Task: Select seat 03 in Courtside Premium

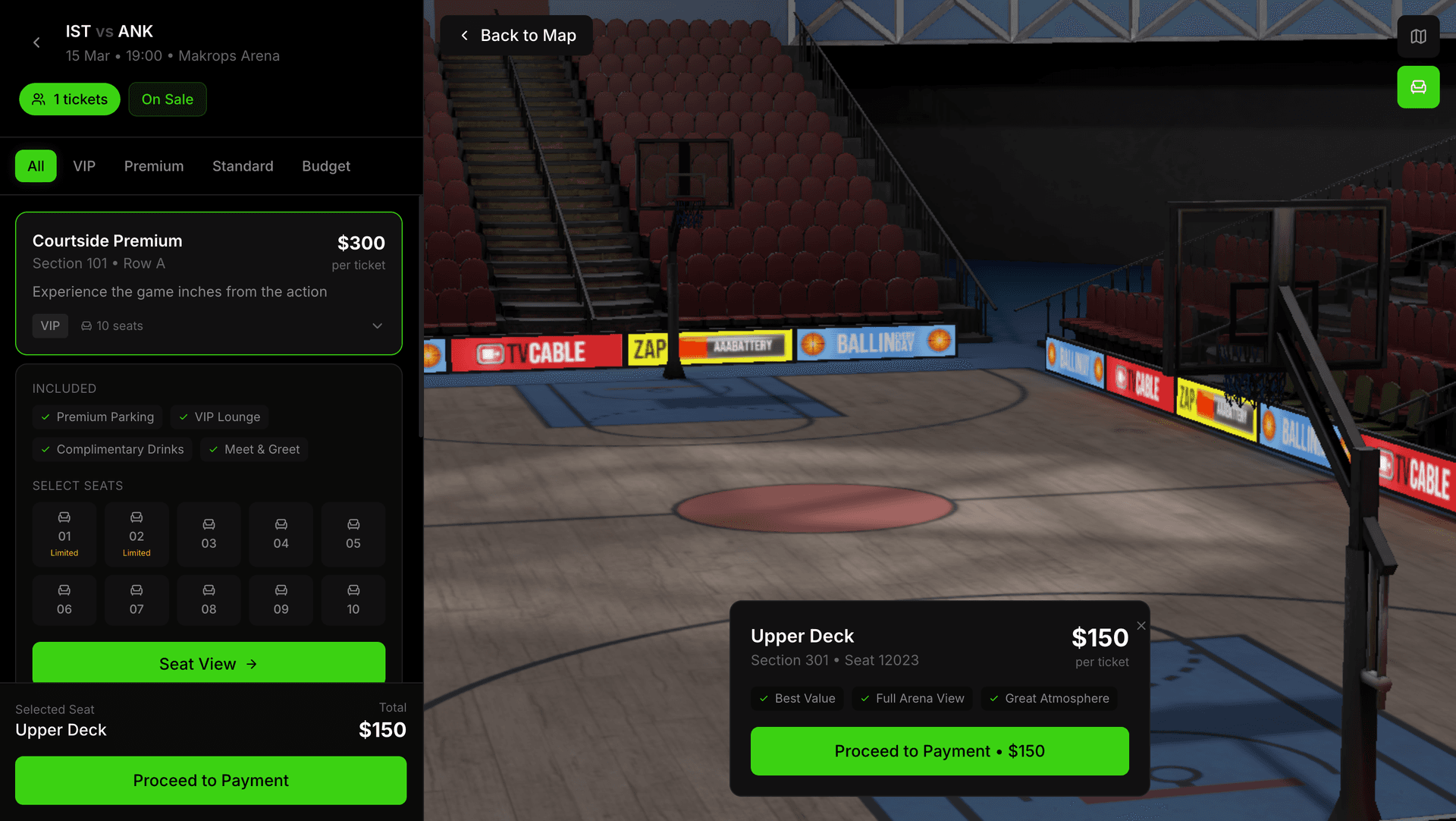Action: tap(209, 534)
